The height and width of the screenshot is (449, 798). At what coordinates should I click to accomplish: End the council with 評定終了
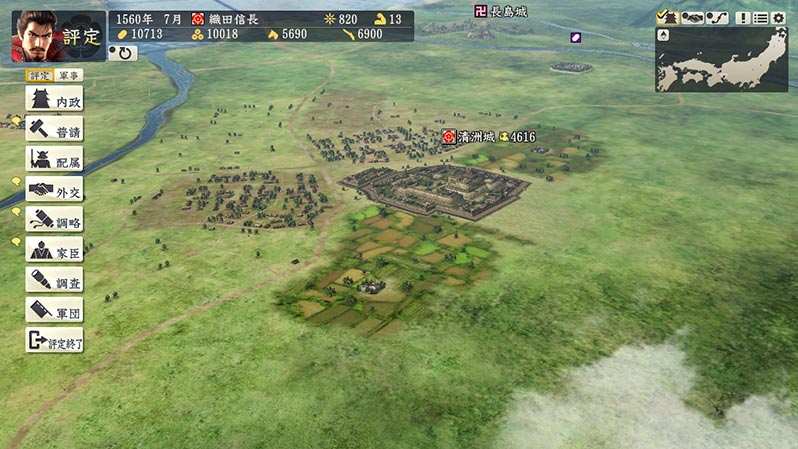tap(54, 341)
